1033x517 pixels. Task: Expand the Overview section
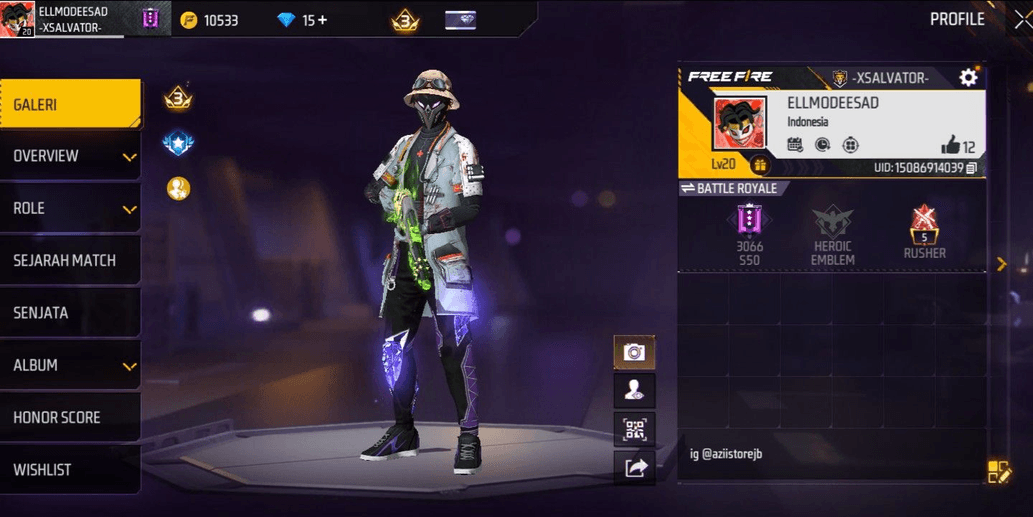[x=70, y=156]
